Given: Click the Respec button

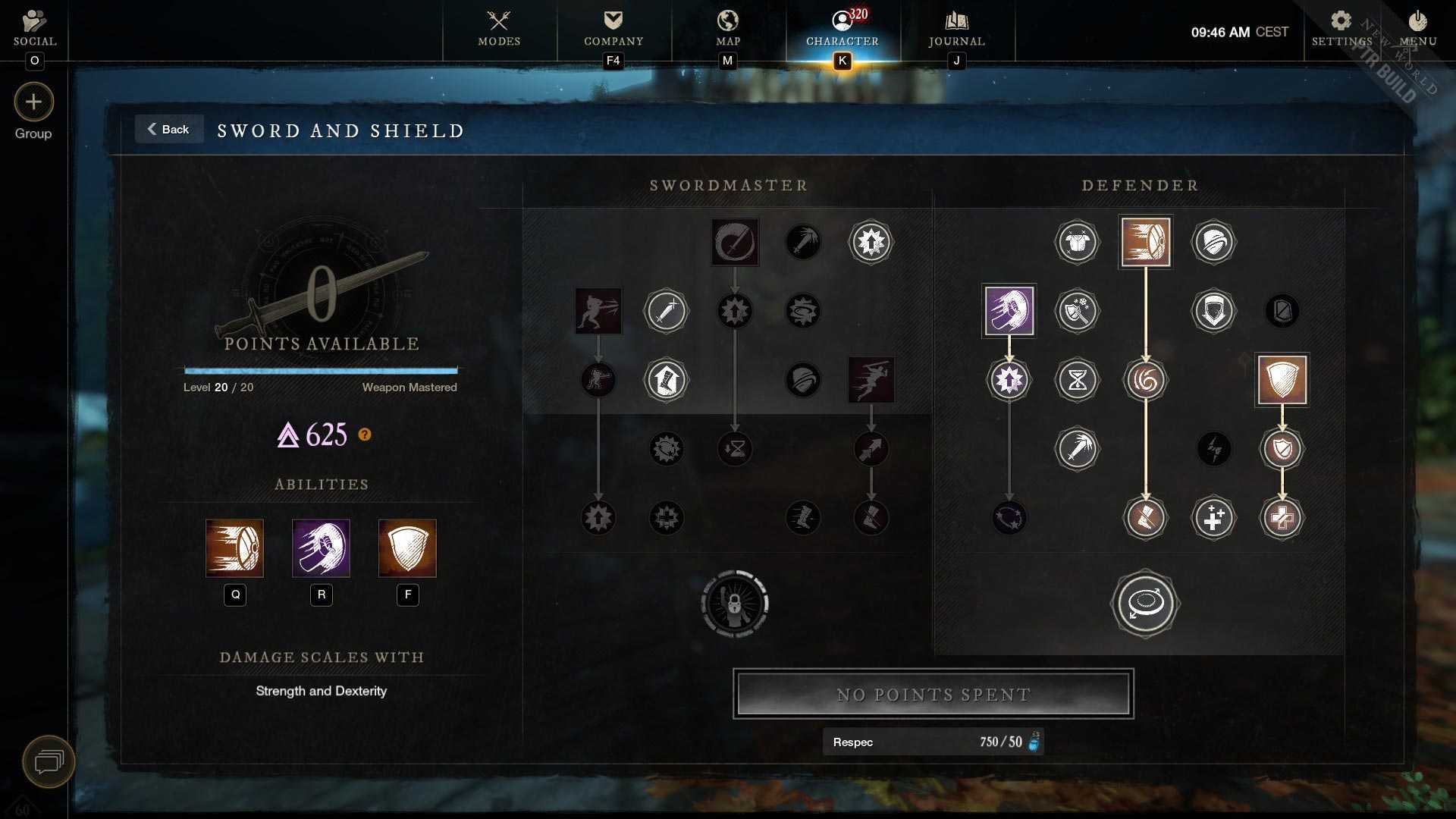Looking at the screenshot, I should click(933, 742).
